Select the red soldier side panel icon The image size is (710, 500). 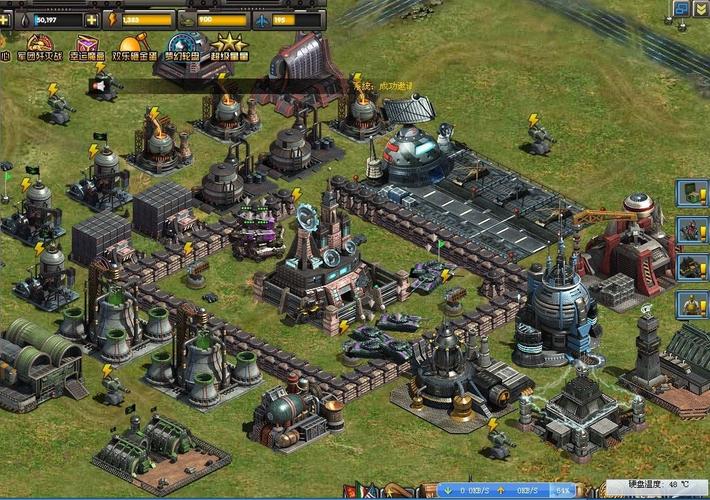tap(691, 230)
